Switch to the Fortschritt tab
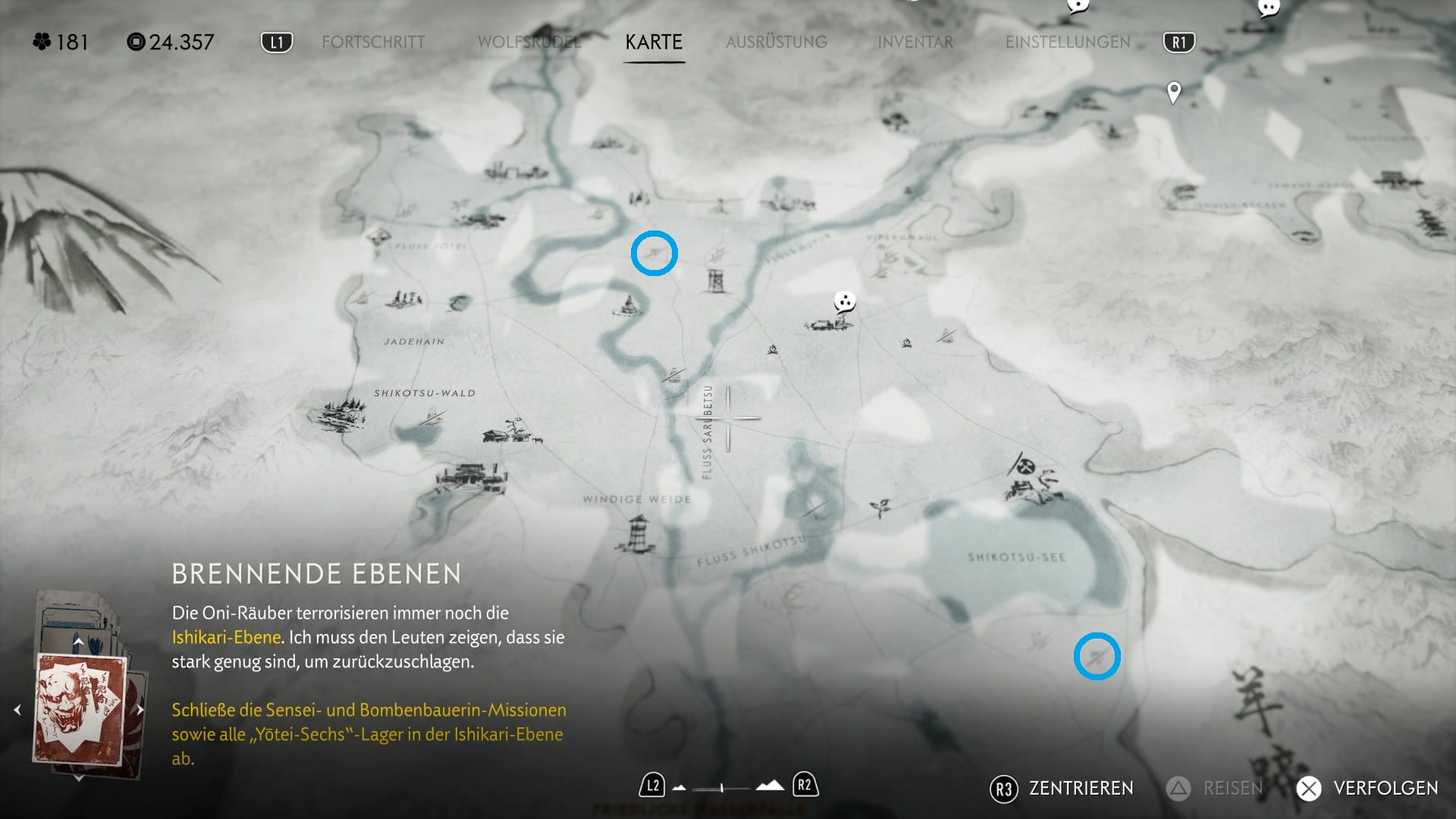The height and width of the screenshot is (819, 1456). 373,42
